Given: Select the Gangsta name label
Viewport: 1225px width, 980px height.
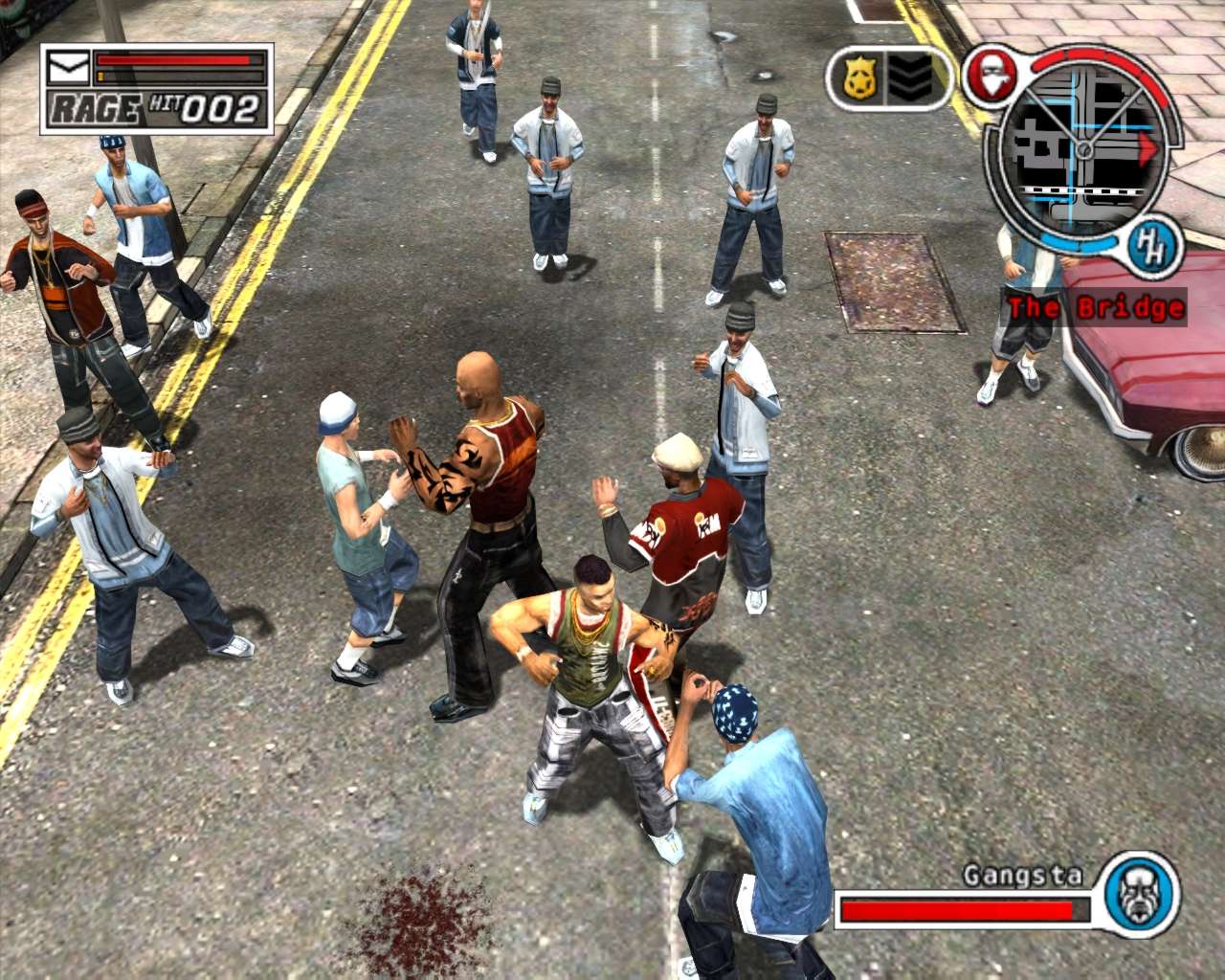Looking at the screenshot, I should [1020, 873].
